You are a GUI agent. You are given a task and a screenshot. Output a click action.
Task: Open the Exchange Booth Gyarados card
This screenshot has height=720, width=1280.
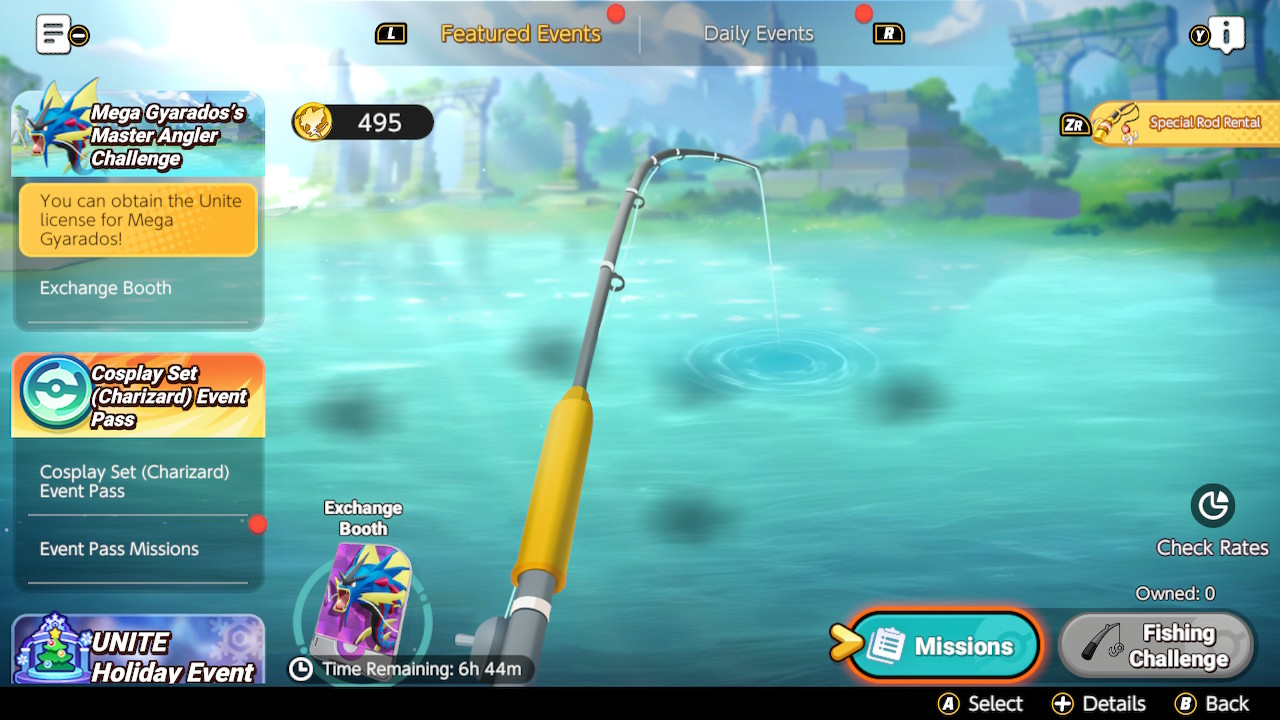pos(363,600)
